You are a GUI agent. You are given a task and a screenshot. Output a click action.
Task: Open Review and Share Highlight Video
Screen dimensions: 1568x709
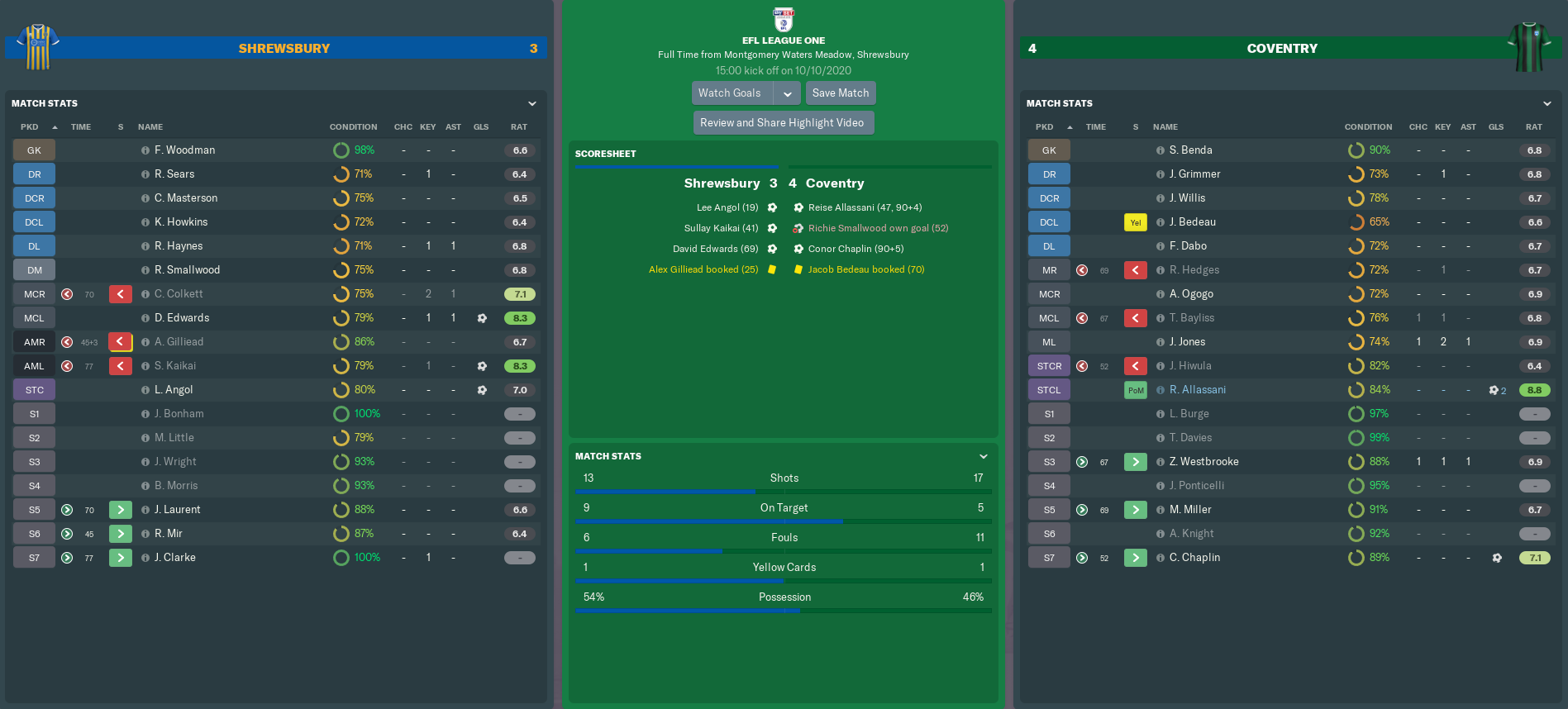click(x=782, y=123)
